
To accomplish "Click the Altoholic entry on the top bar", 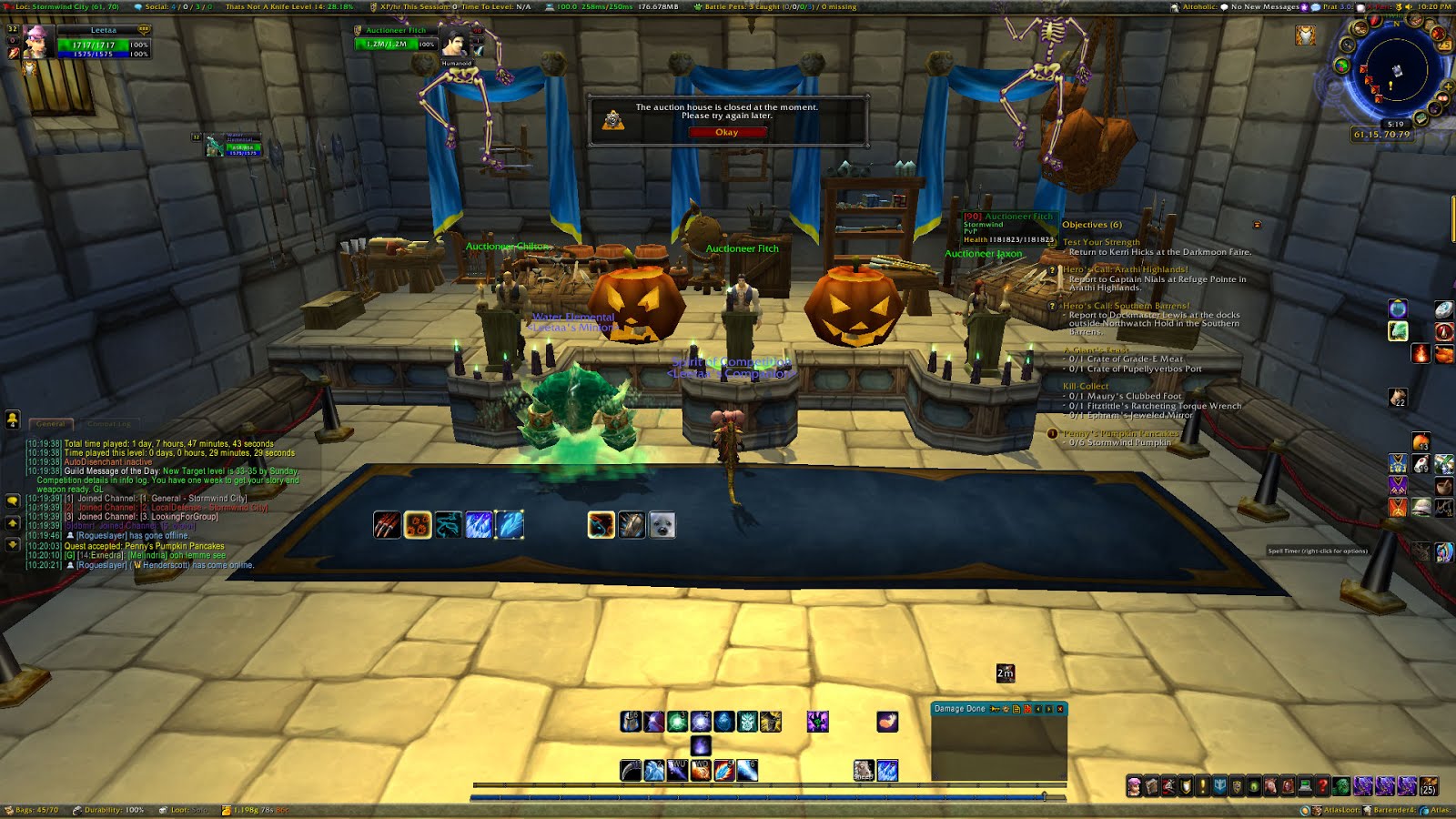I will tap(1199, 6).
